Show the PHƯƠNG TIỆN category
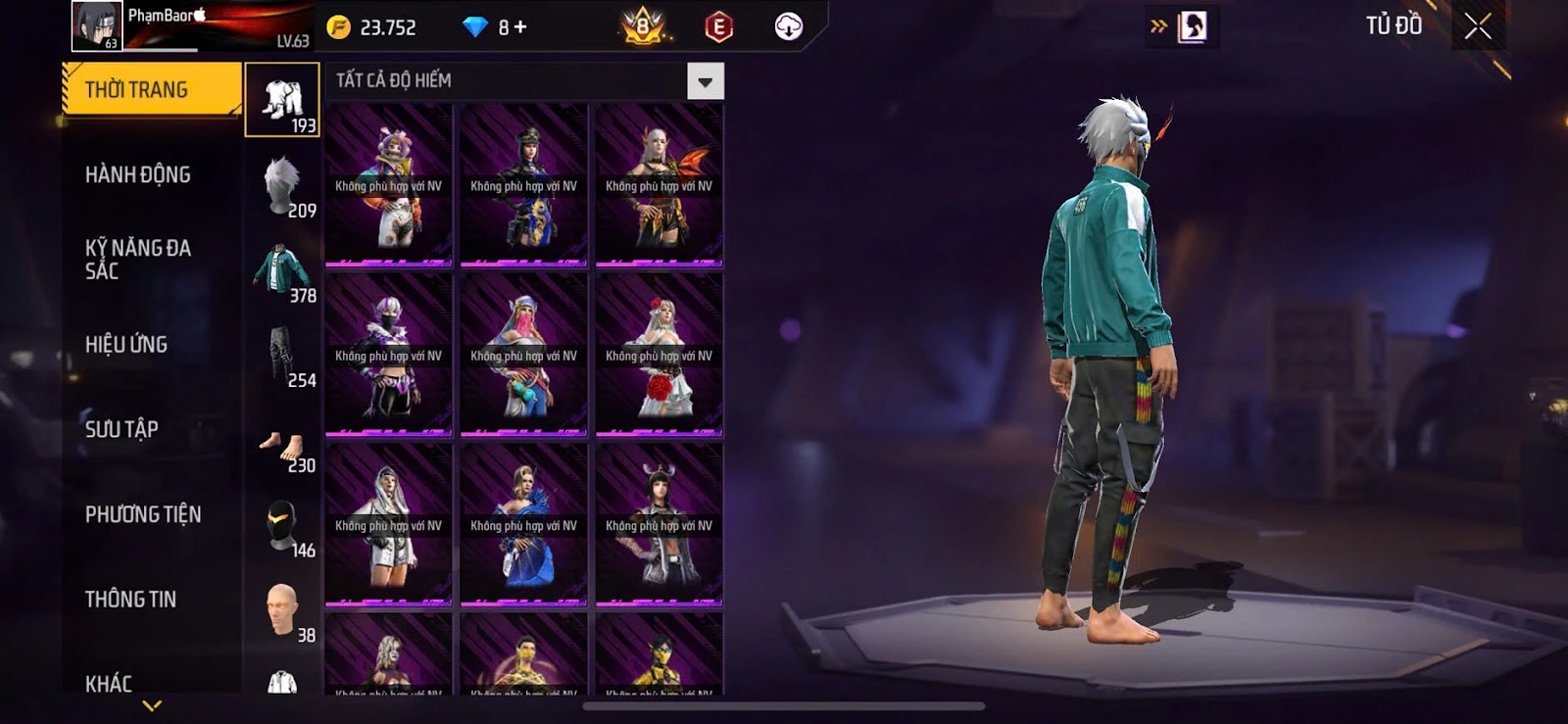The image size is (1568, 724). 143,514
